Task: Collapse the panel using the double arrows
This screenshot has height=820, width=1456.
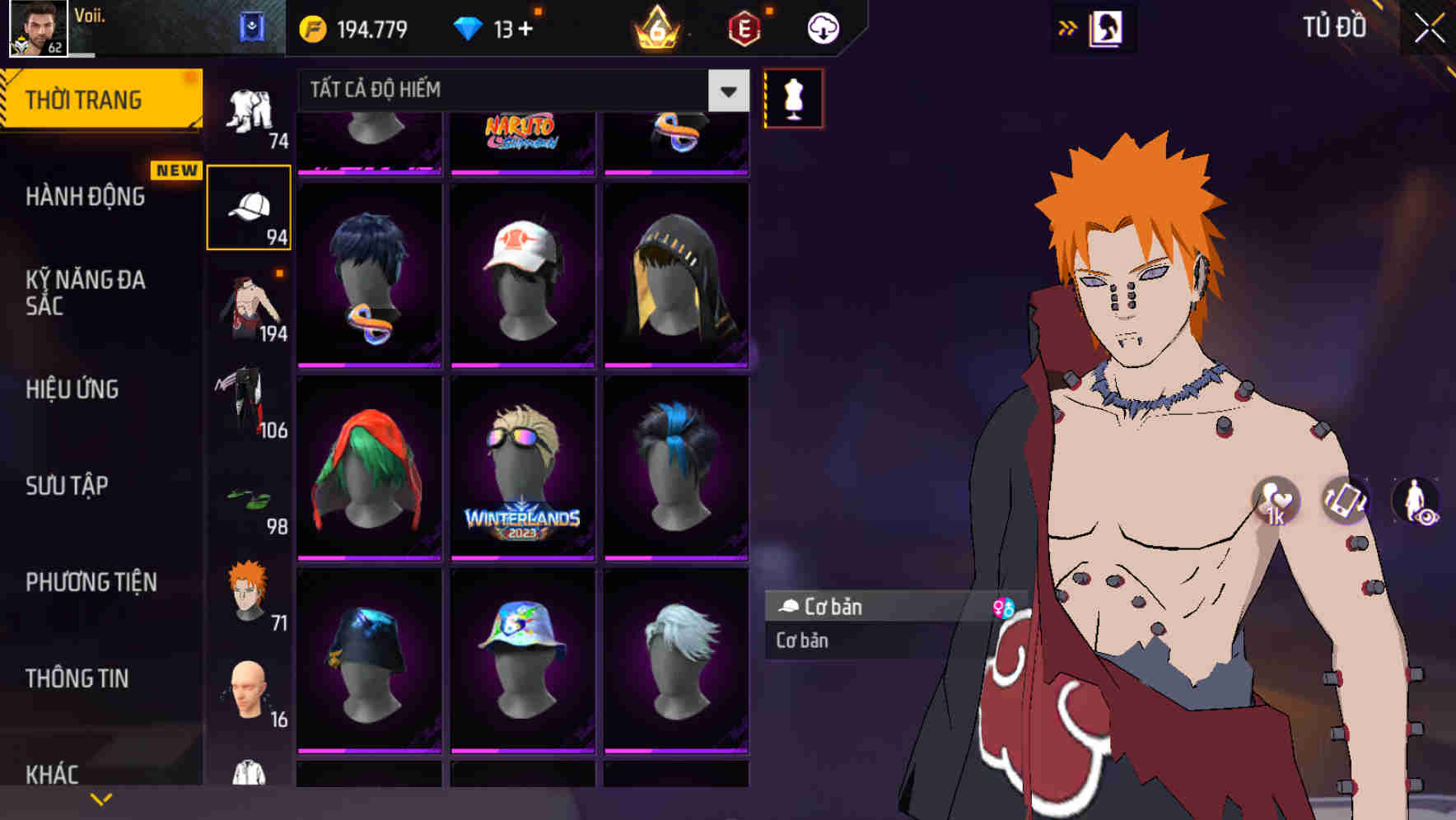Action: (1068, 26)
